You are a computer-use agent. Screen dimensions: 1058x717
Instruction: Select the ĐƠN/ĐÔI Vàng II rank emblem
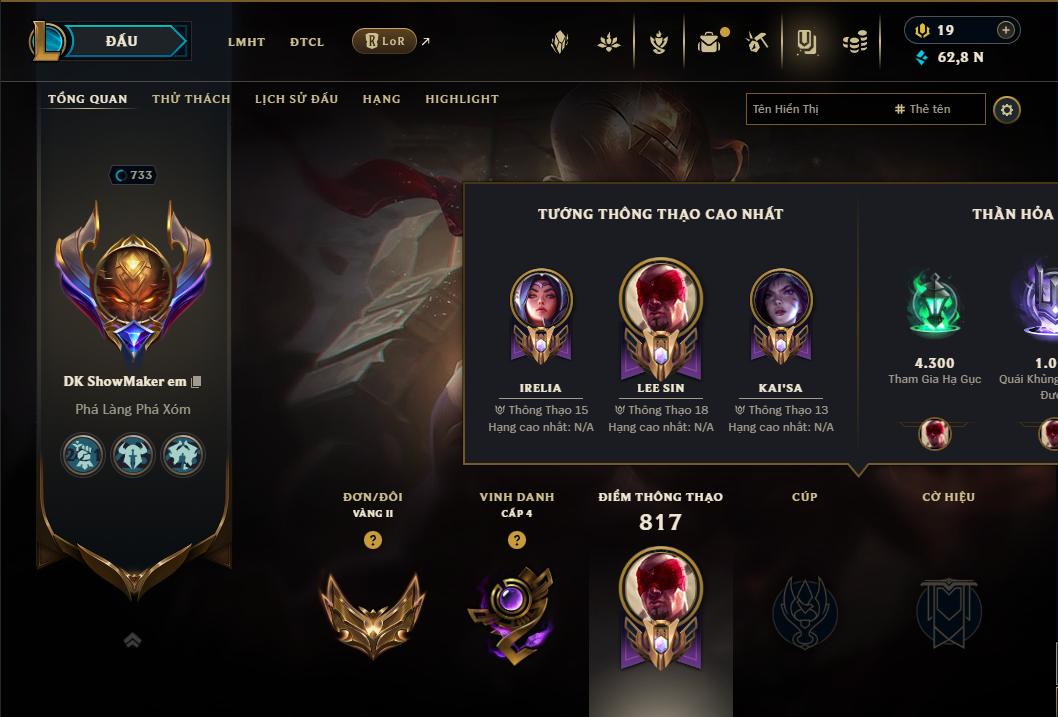pos(373,612)
